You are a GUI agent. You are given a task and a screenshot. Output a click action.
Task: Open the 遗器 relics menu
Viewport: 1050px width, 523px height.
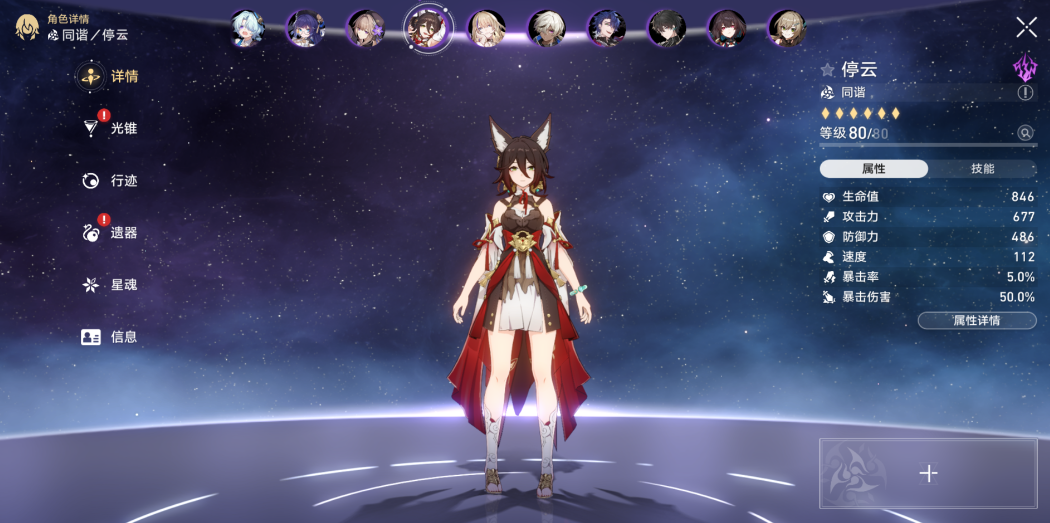coord(111,233)
